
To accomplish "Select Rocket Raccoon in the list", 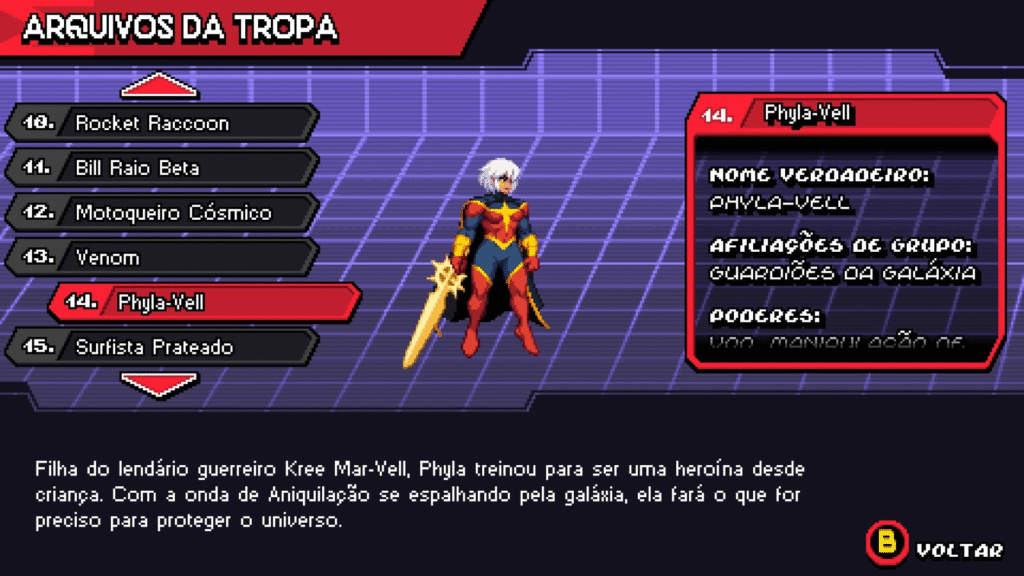I will click(x=160, y=123).
